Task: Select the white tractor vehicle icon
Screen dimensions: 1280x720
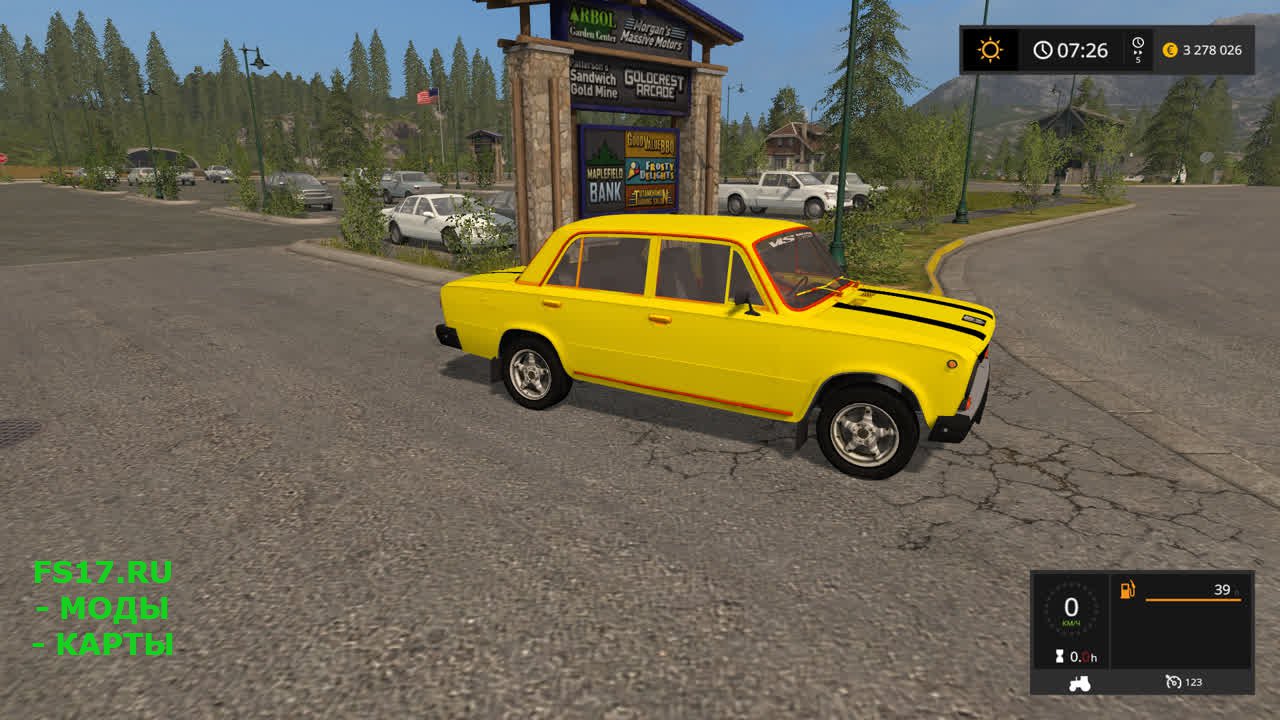Action: [1080, 683]
